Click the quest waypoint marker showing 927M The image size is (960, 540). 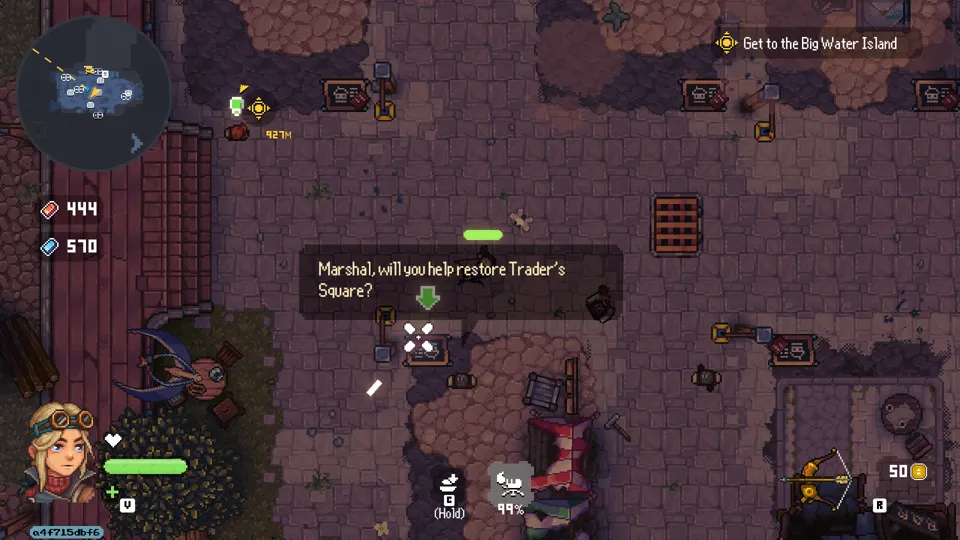258,108
